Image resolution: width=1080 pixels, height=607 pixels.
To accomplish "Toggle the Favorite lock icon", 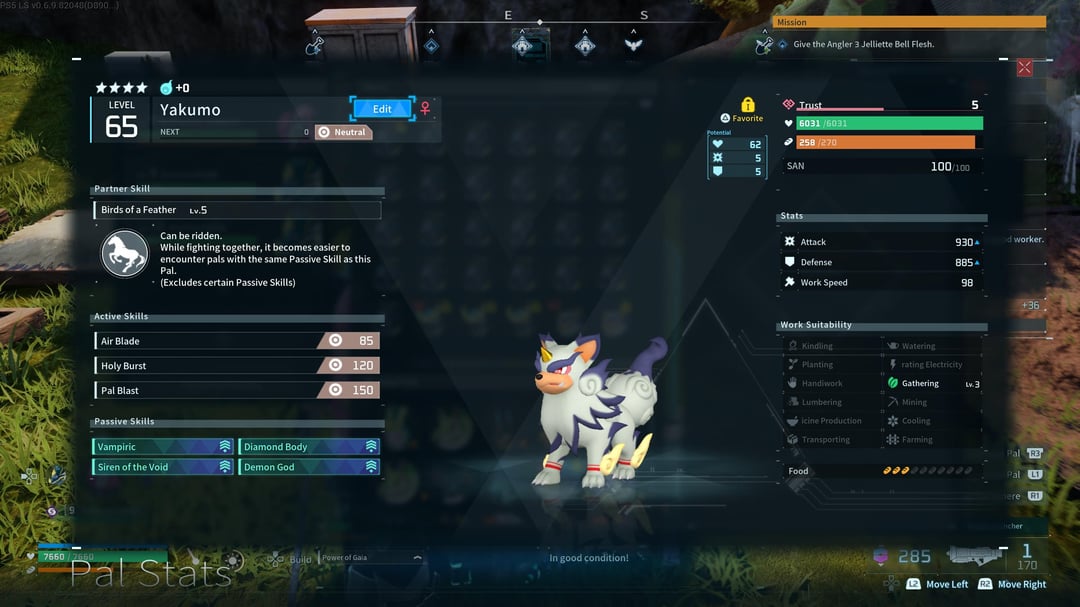I will [x=747, y=105].
